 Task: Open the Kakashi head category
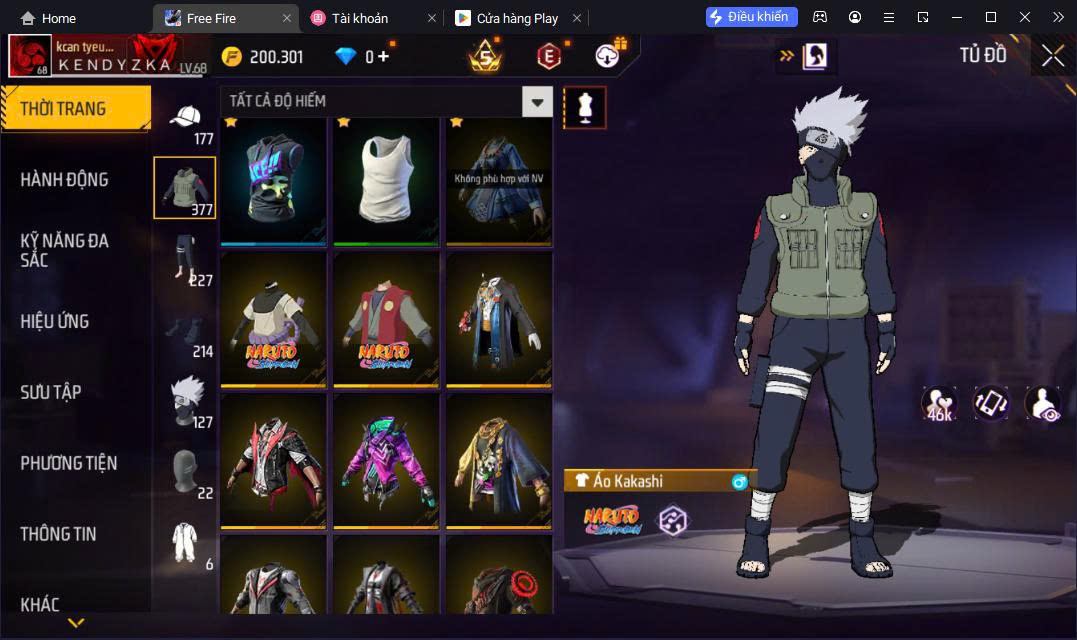[x=185, y=400]
